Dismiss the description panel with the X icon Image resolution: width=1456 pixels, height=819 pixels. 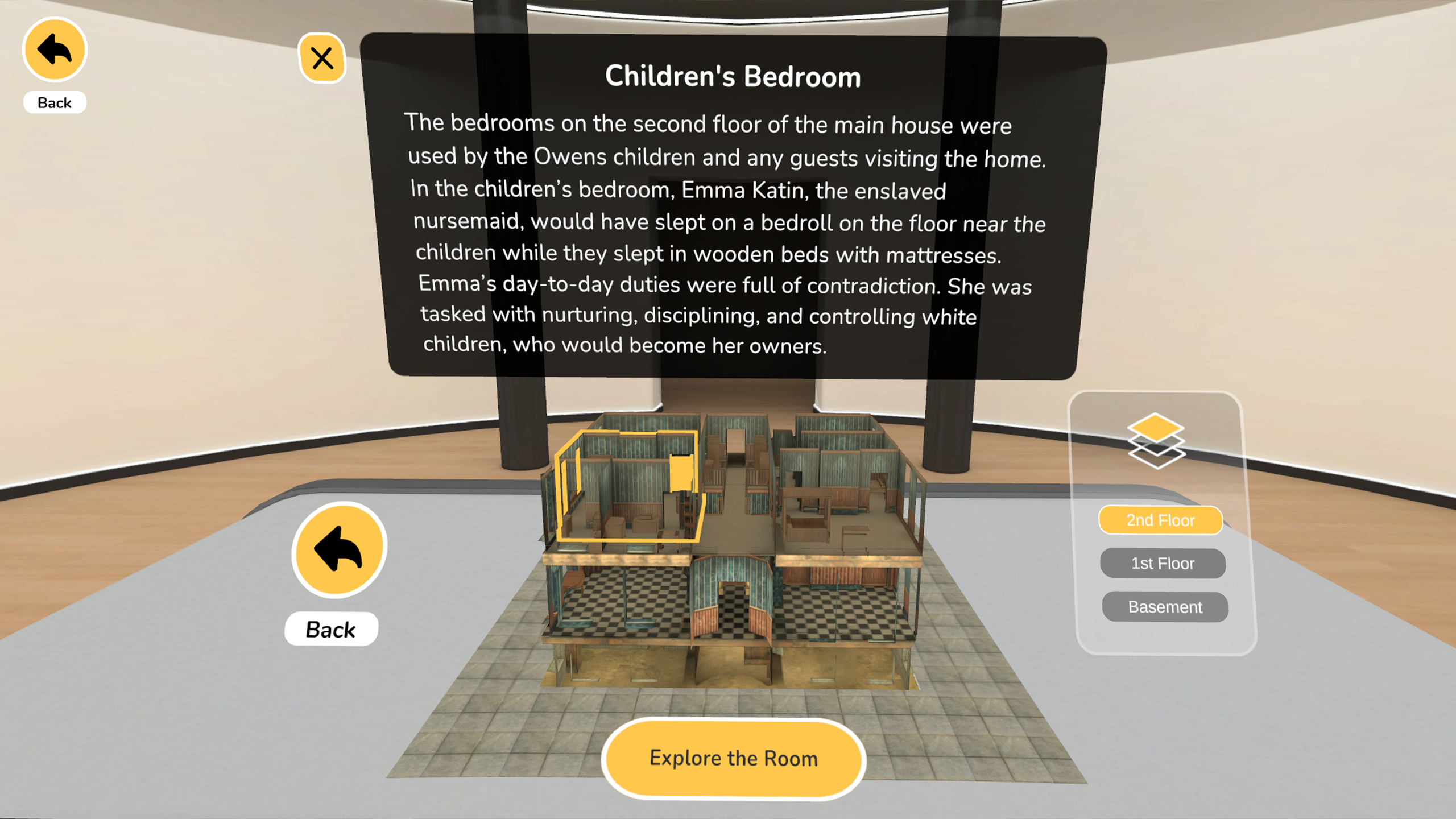click(x=322, y=57)
